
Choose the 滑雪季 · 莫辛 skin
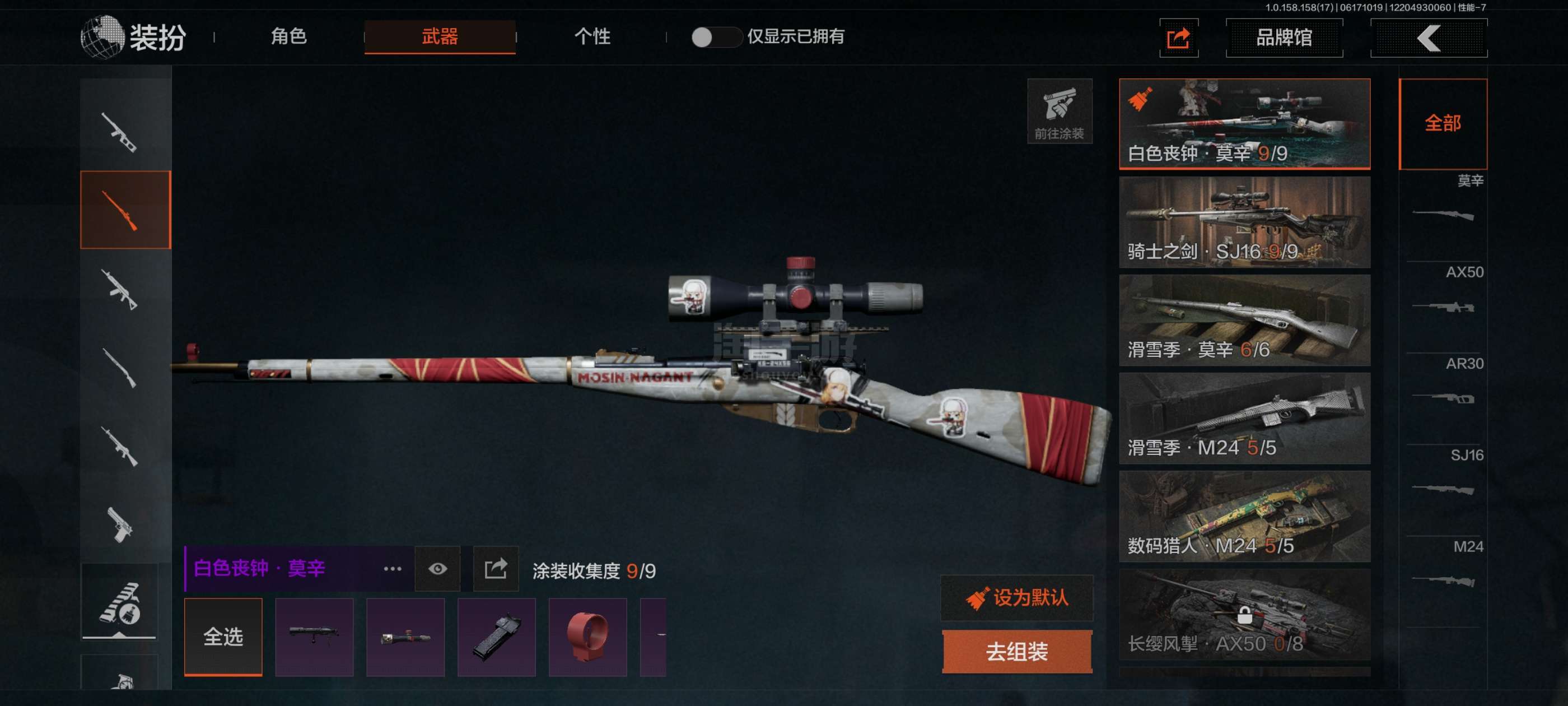click(x=1244, y=321)
